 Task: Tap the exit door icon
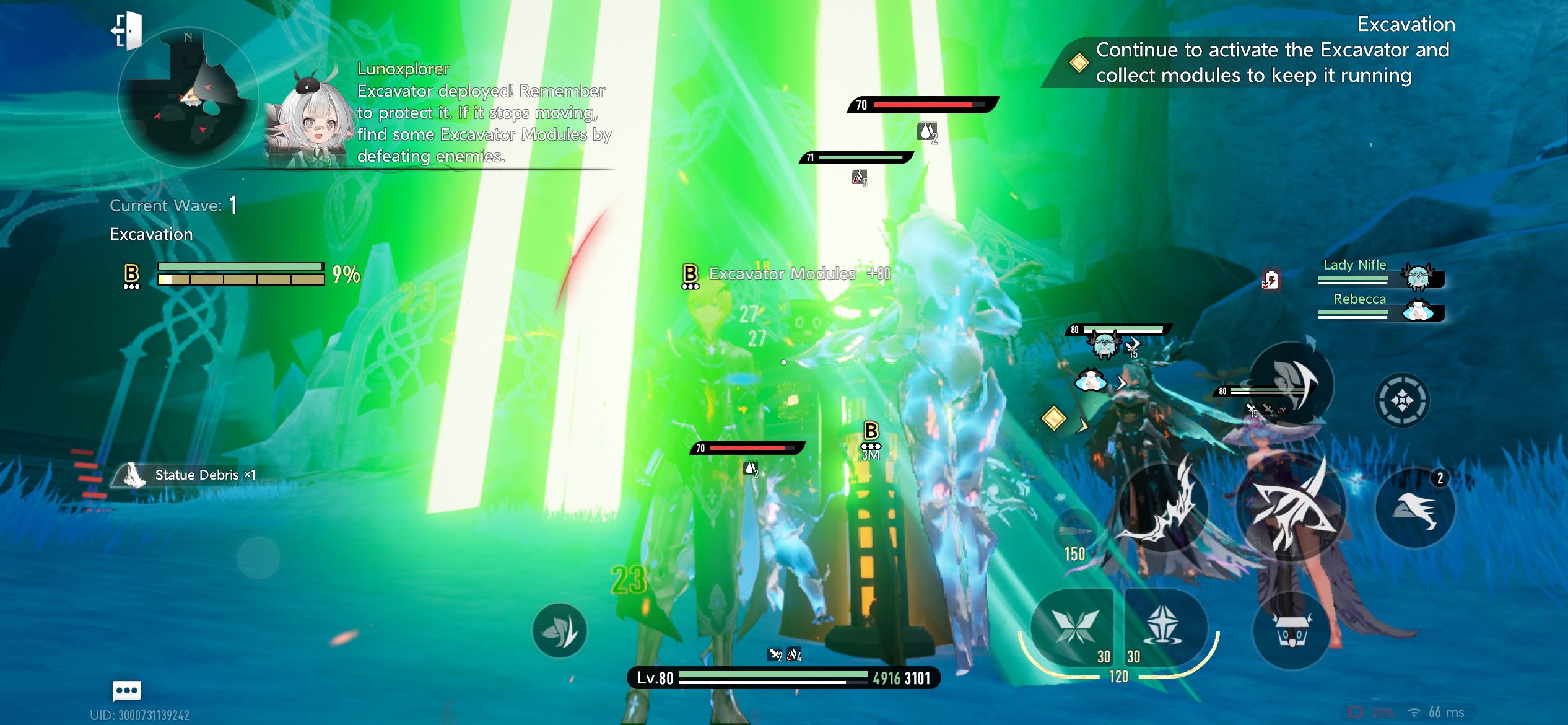point(128,30)
